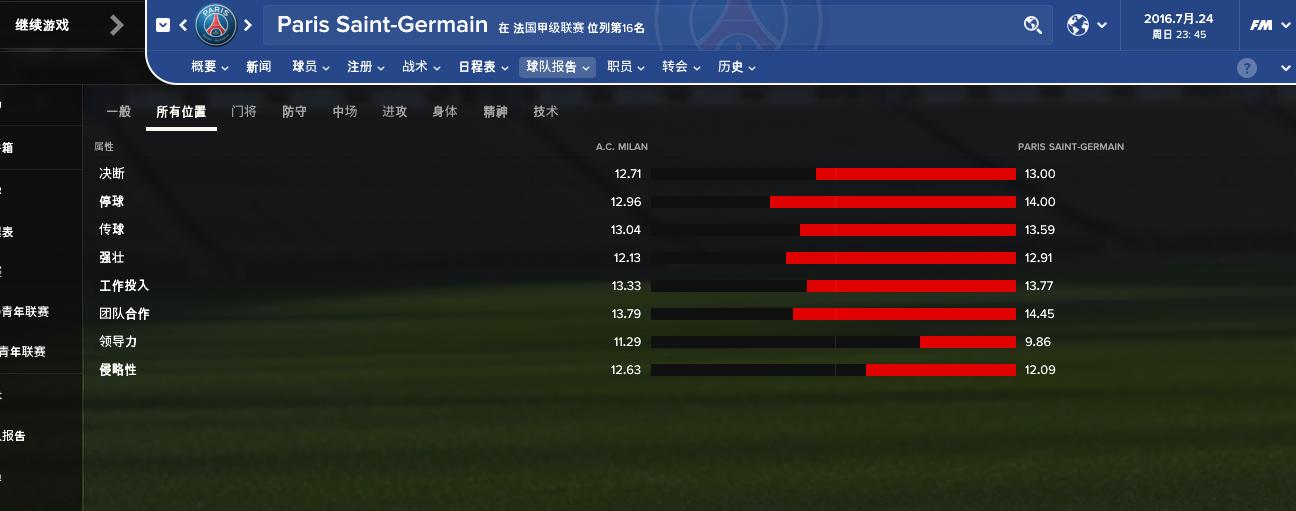Open the 历史 history menu
Screen dimensions: 1296x511
(x=736, y=67)
